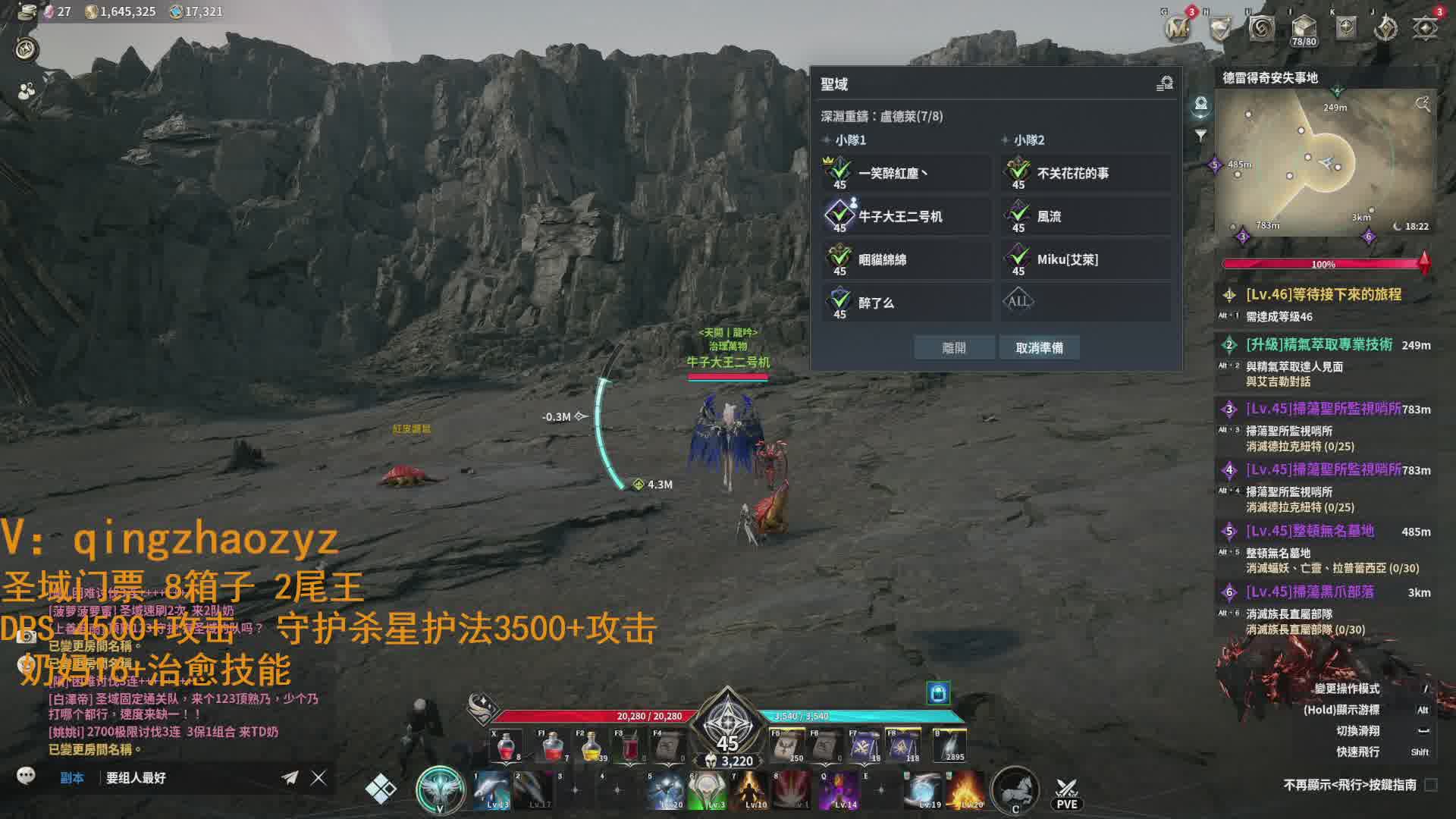This screenshot has width=1456, height=819.
Task: Open quest [Lv.45]掃蕩黑爪部落
Action: (1310, 592)
